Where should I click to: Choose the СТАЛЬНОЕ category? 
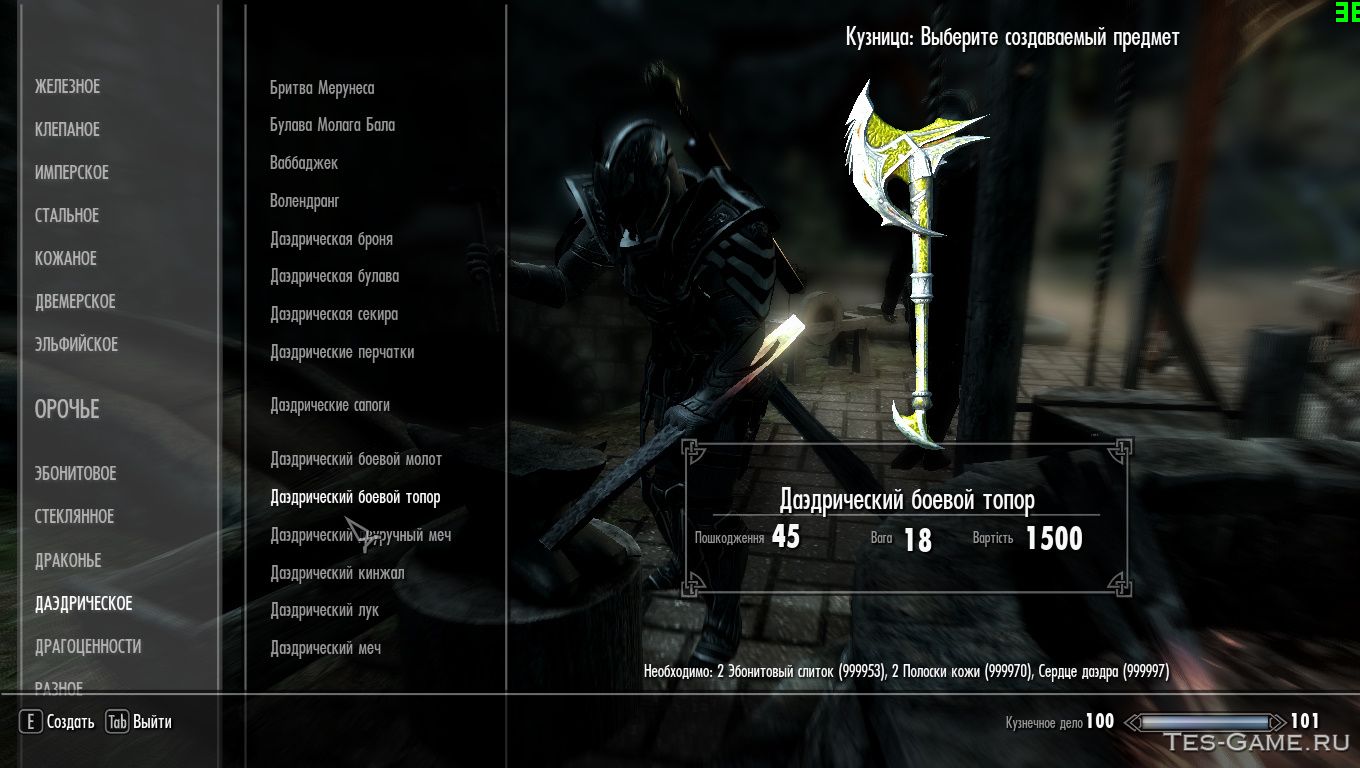(67, 216)
